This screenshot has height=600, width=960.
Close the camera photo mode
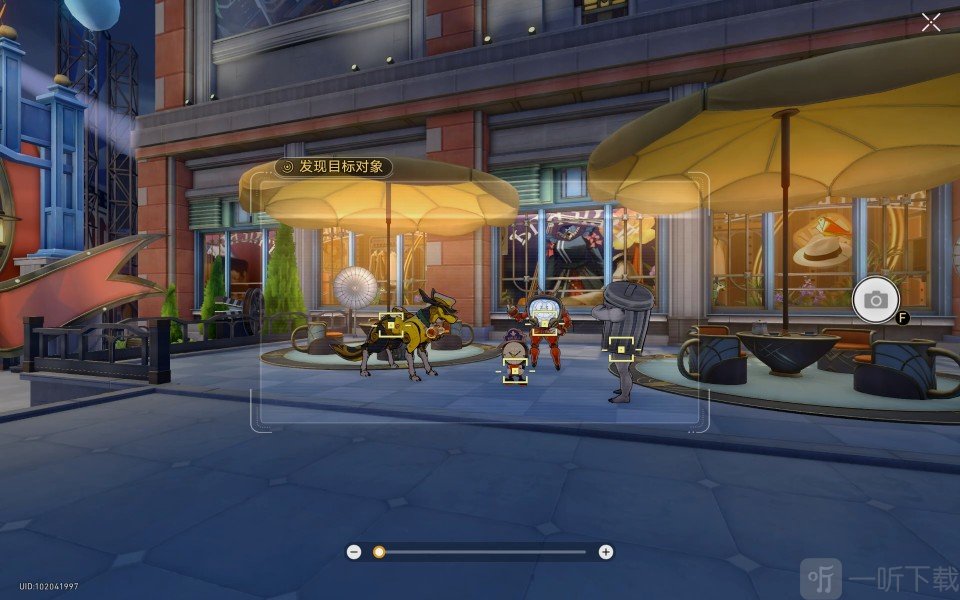point(931,23)
